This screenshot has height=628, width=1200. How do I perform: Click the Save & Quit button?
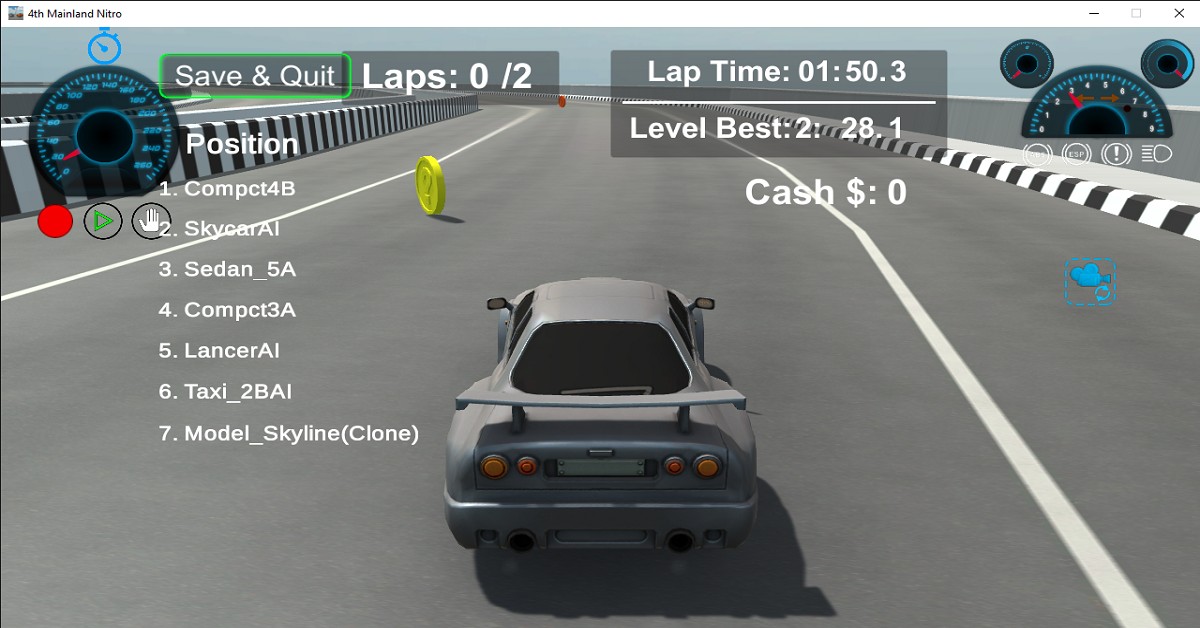(x=255, y=76)
